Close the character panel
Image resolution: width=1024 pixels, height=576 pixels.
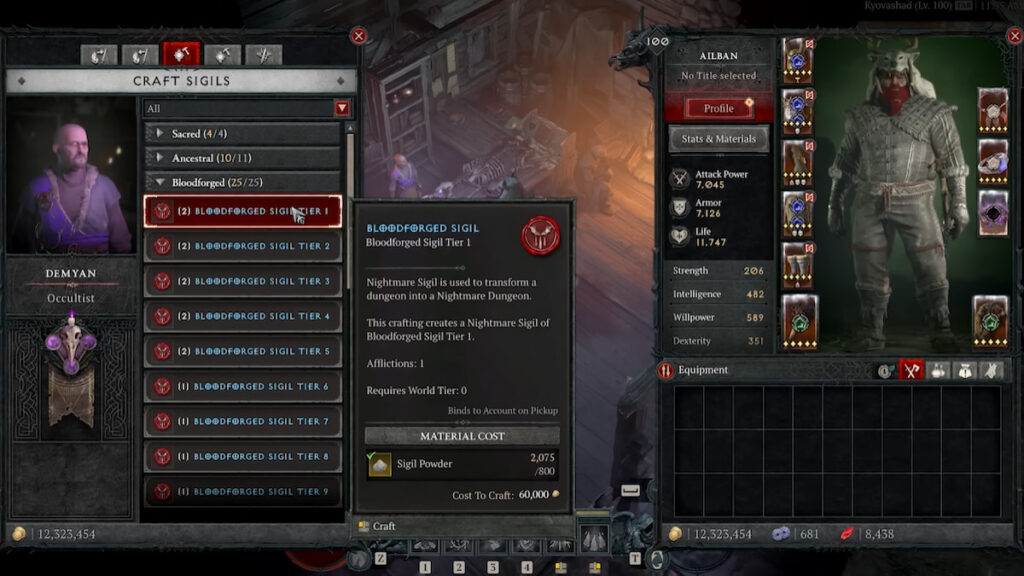point(1010,36)
